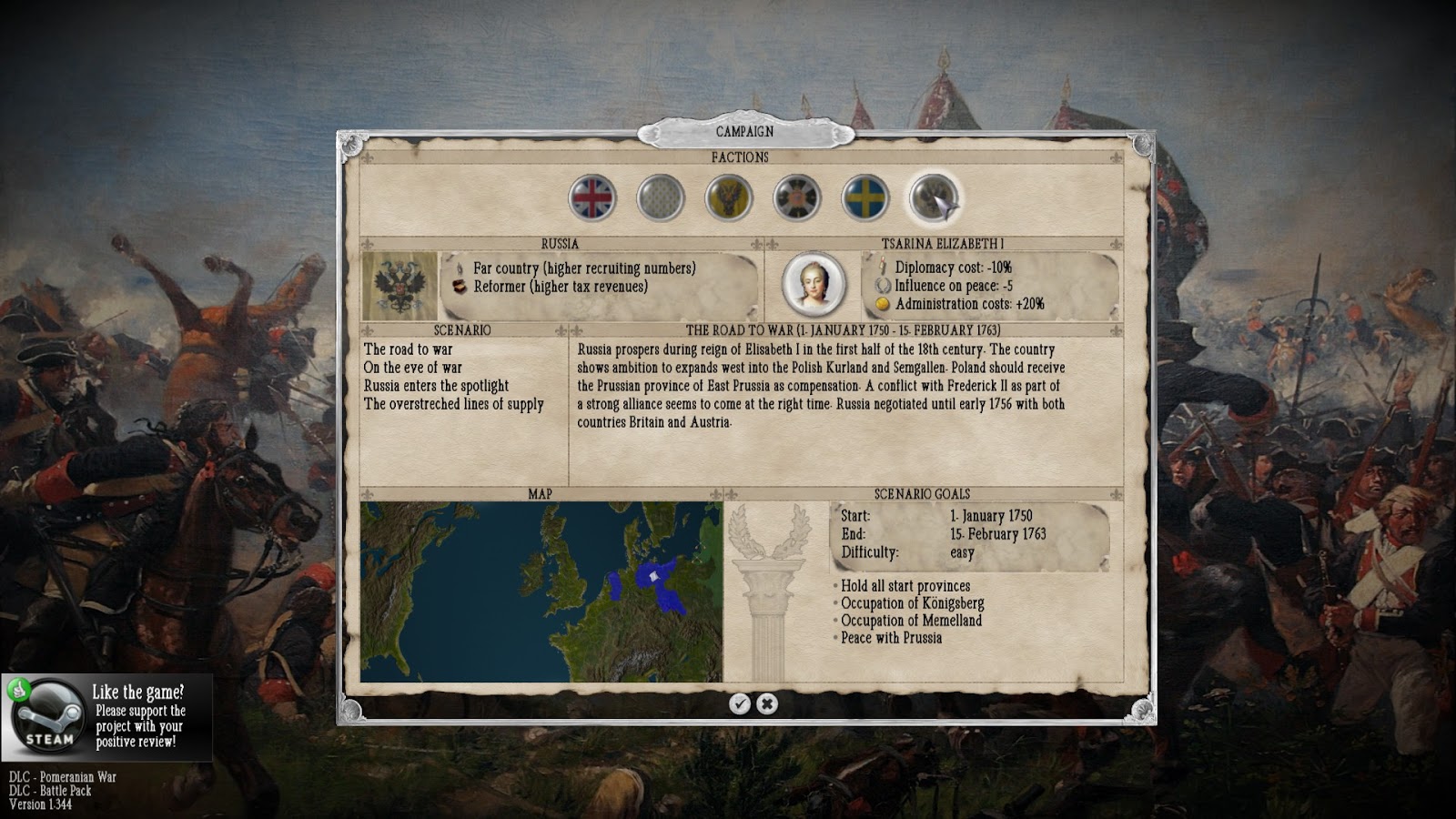Viewport: 1456px width, 819px height.
Task: Select "The road to war" scenario
Action: (409, 349)
